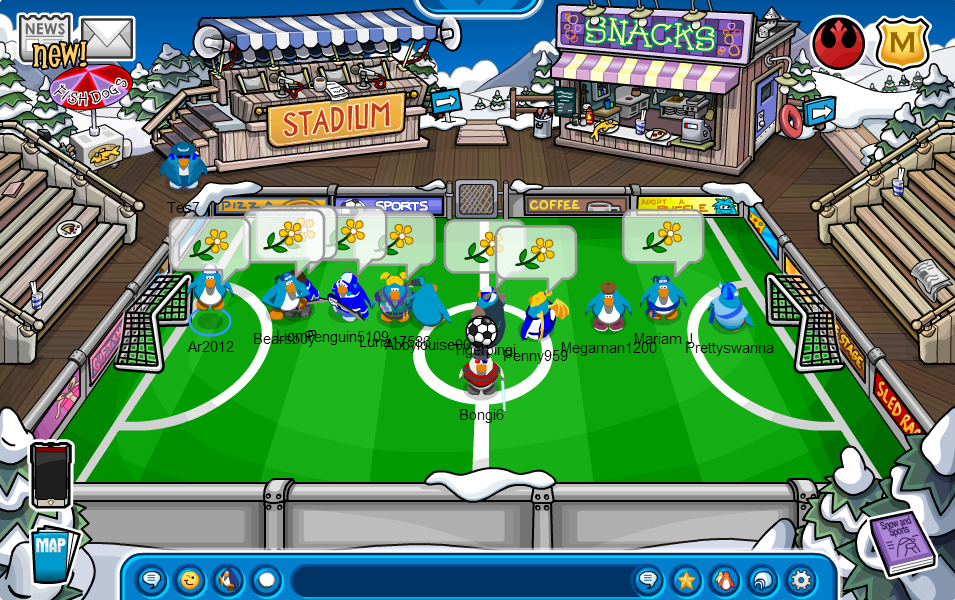The image size is (955, 600).
Task: View your penguin player card
Action: [724, 580]
